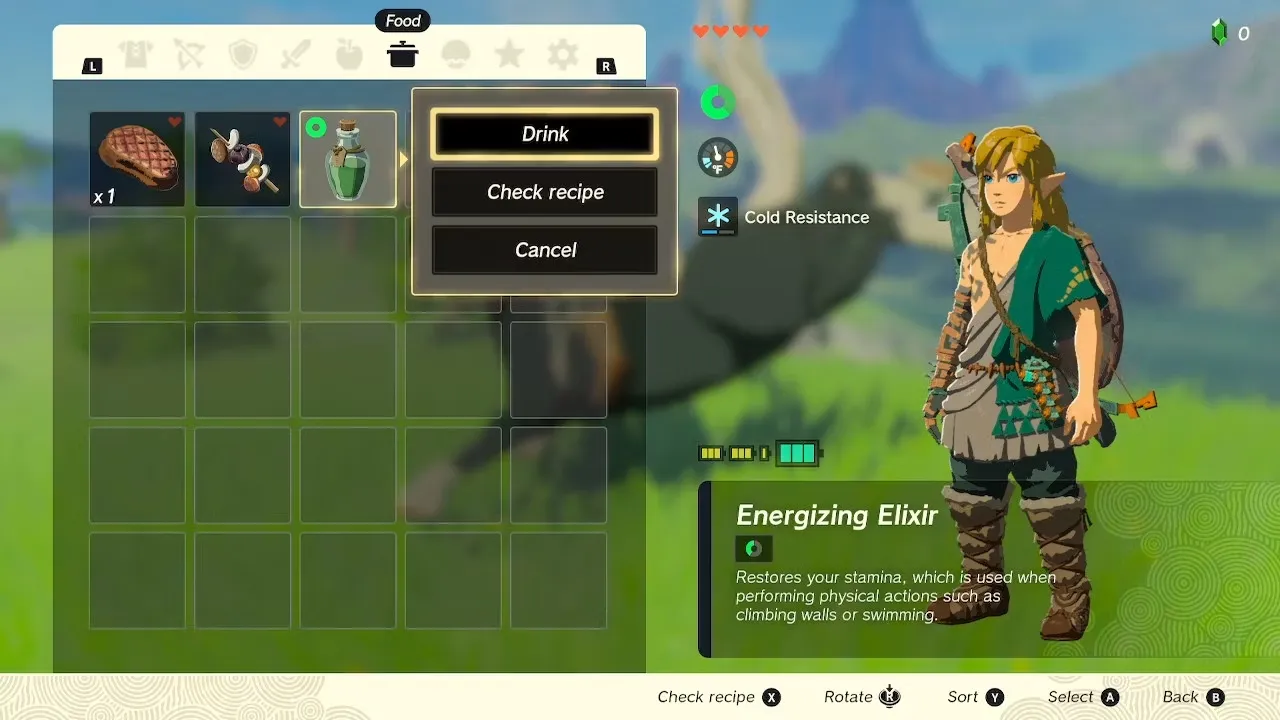Select the seared steak inventory slot

(x=137, y=159)
